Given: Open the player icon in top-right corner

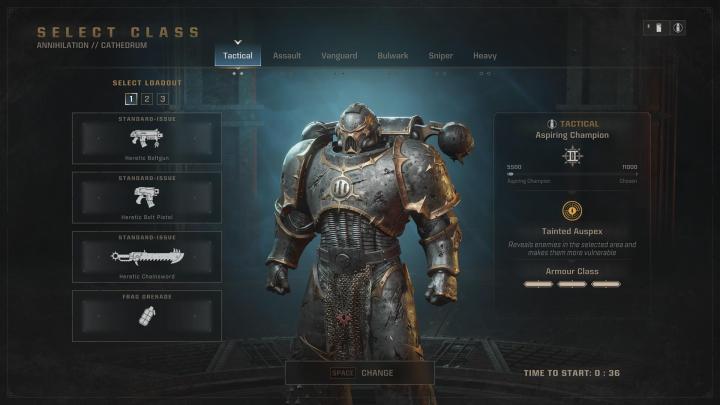Looking at the screenshot, I should tap(679, 28).
